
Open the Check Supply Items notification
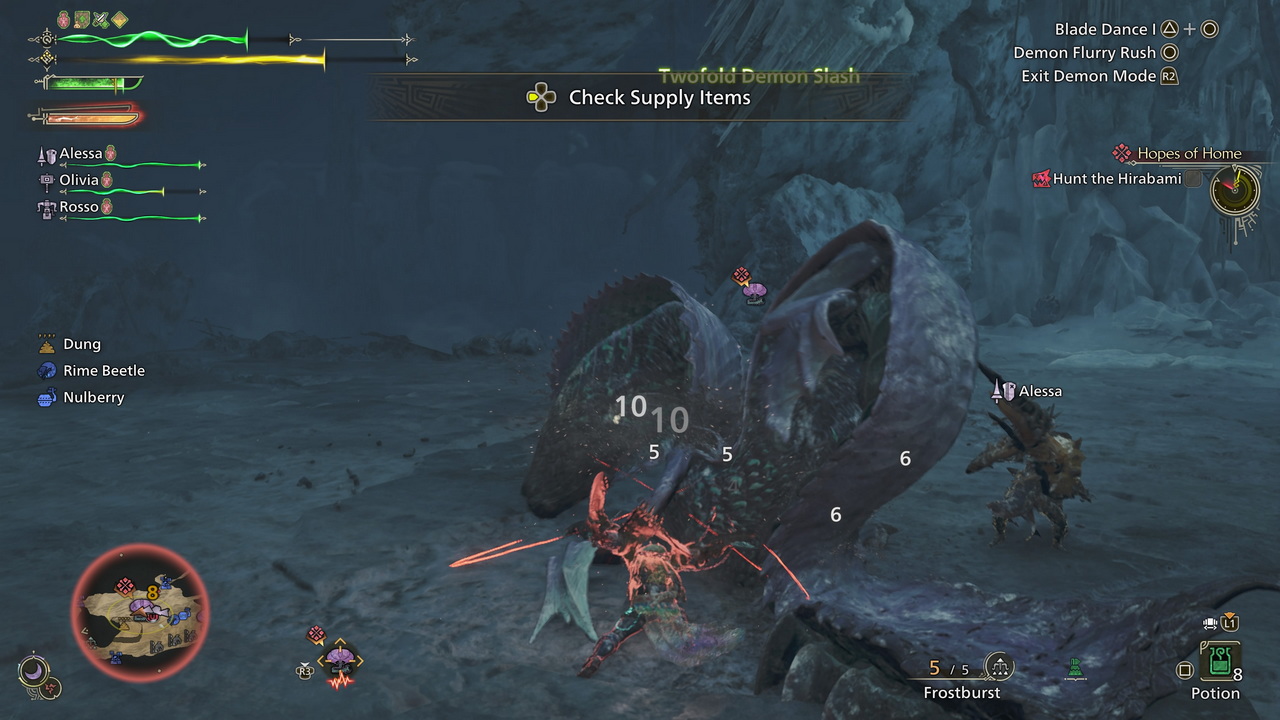(x=640, y=97)
